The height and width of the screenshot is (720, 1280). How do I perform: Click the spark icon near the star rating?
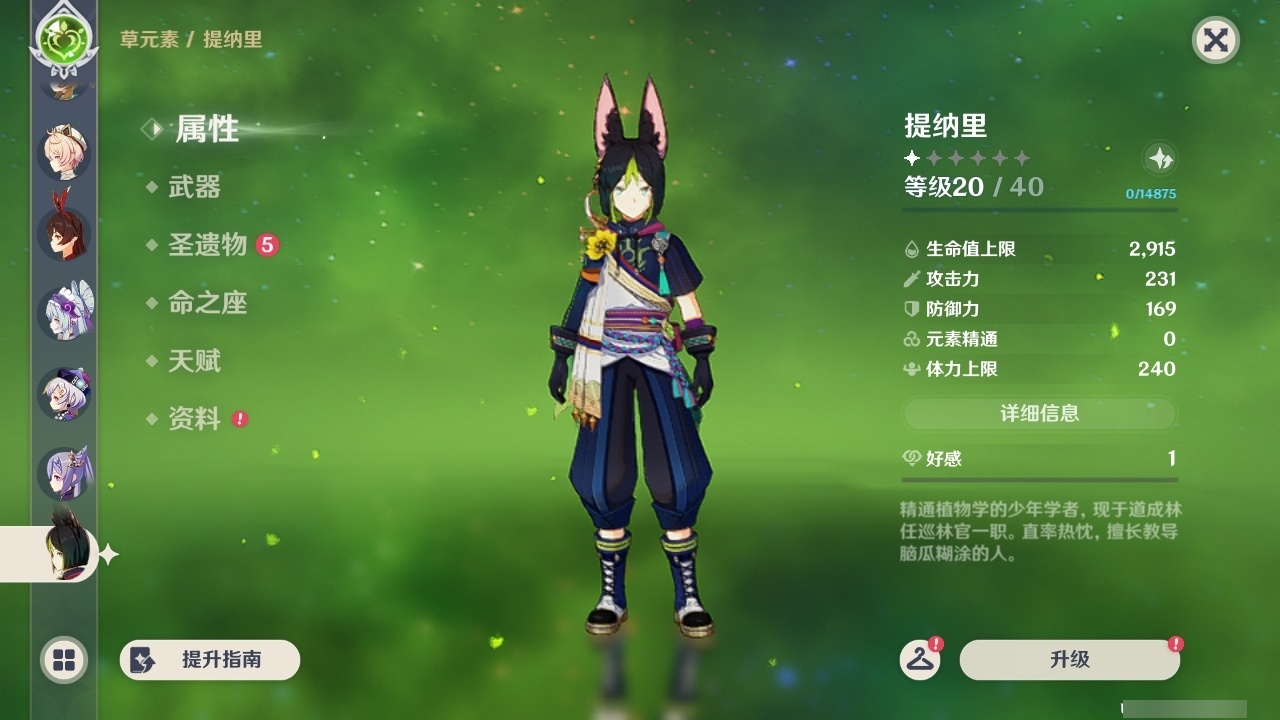1157,158
